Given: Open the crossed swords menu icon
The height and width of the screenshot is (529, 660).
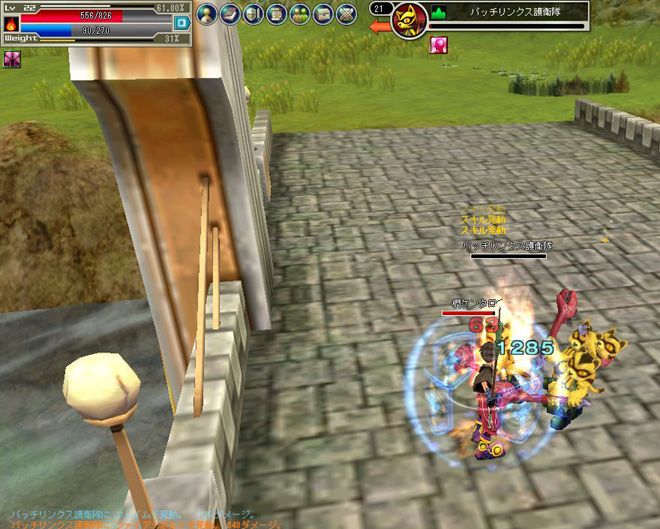Looking at the screenshot, I should 346,14.
